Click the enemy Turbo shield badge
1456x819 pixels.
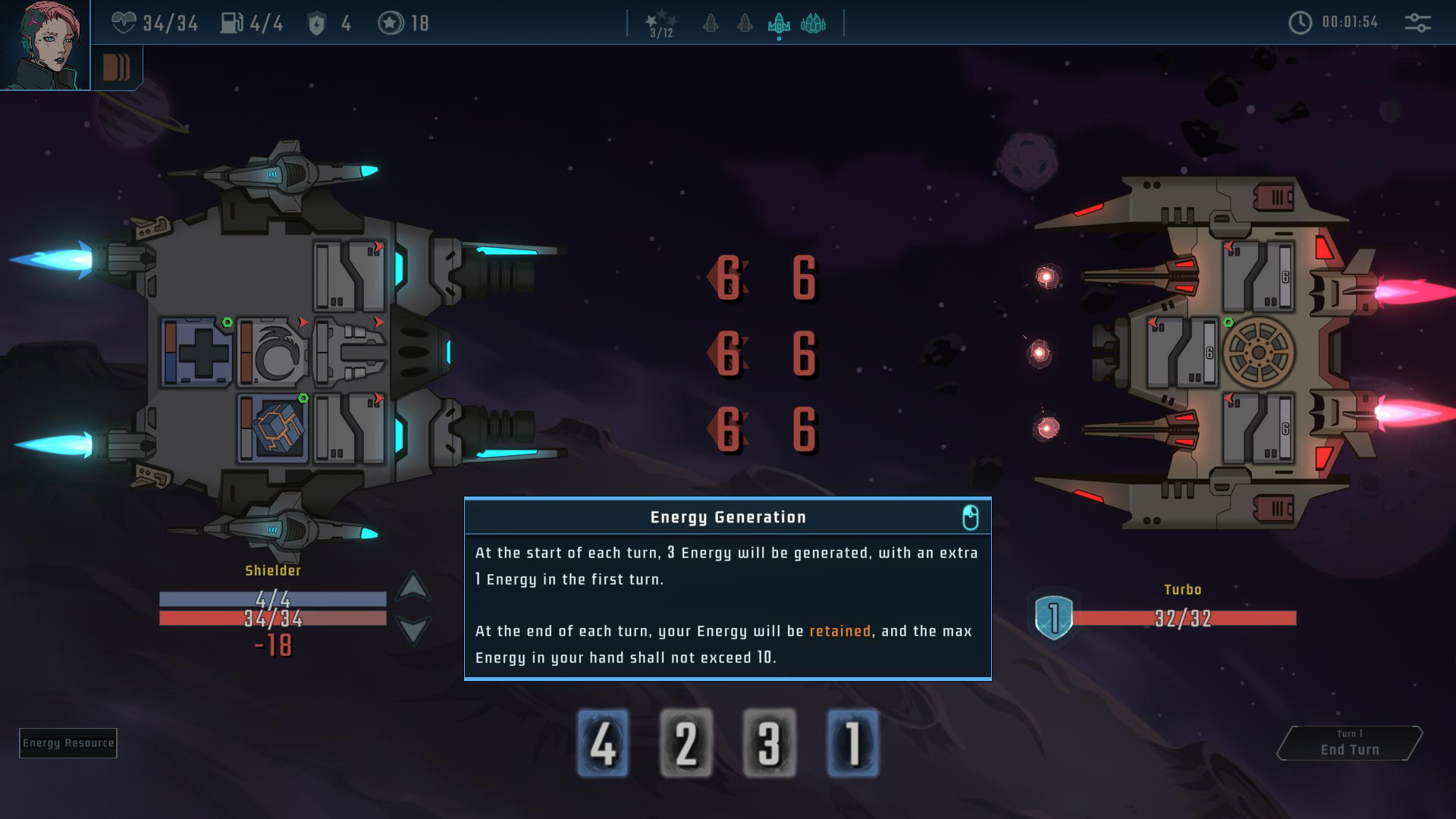[1053, 617]
